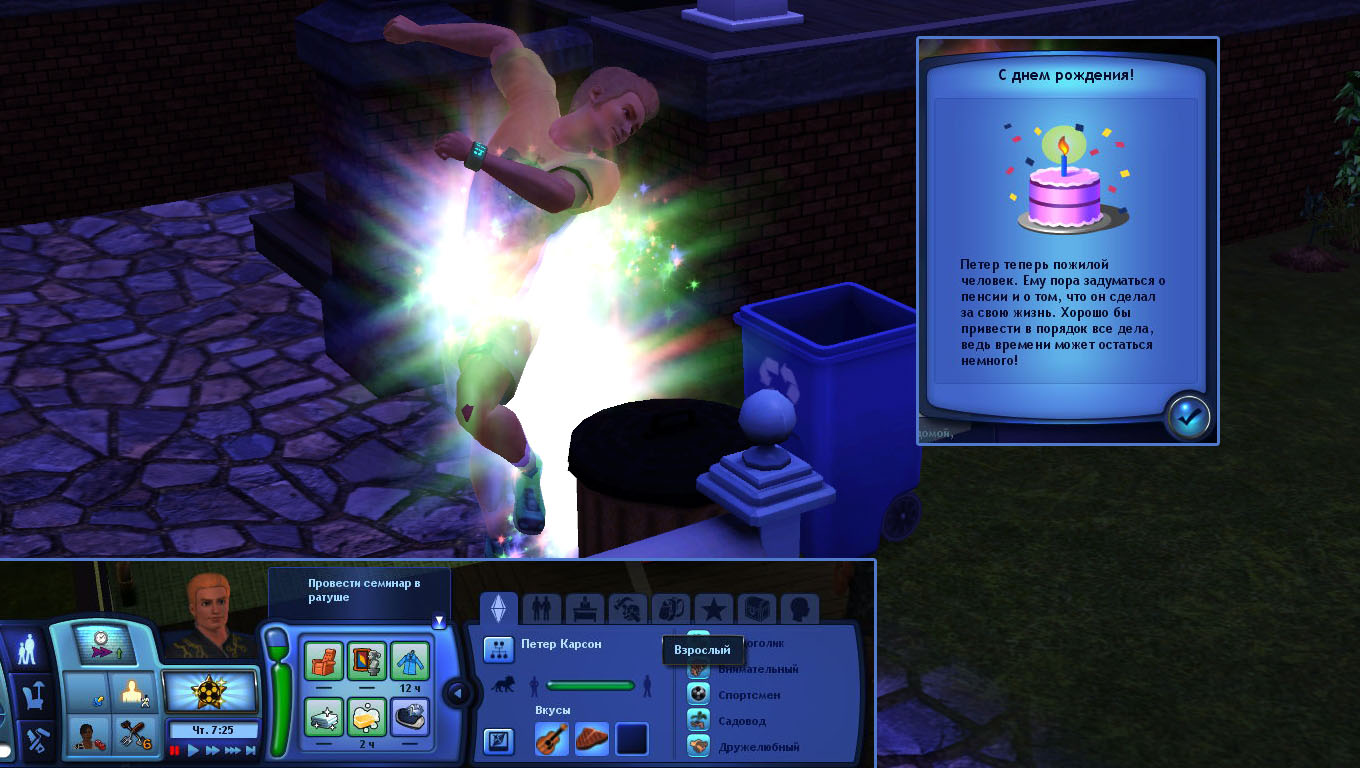This screenshot has height=768, width=1360.
Task: Confirm the birthday notification with the checkmark
Action: (1188, 416)
